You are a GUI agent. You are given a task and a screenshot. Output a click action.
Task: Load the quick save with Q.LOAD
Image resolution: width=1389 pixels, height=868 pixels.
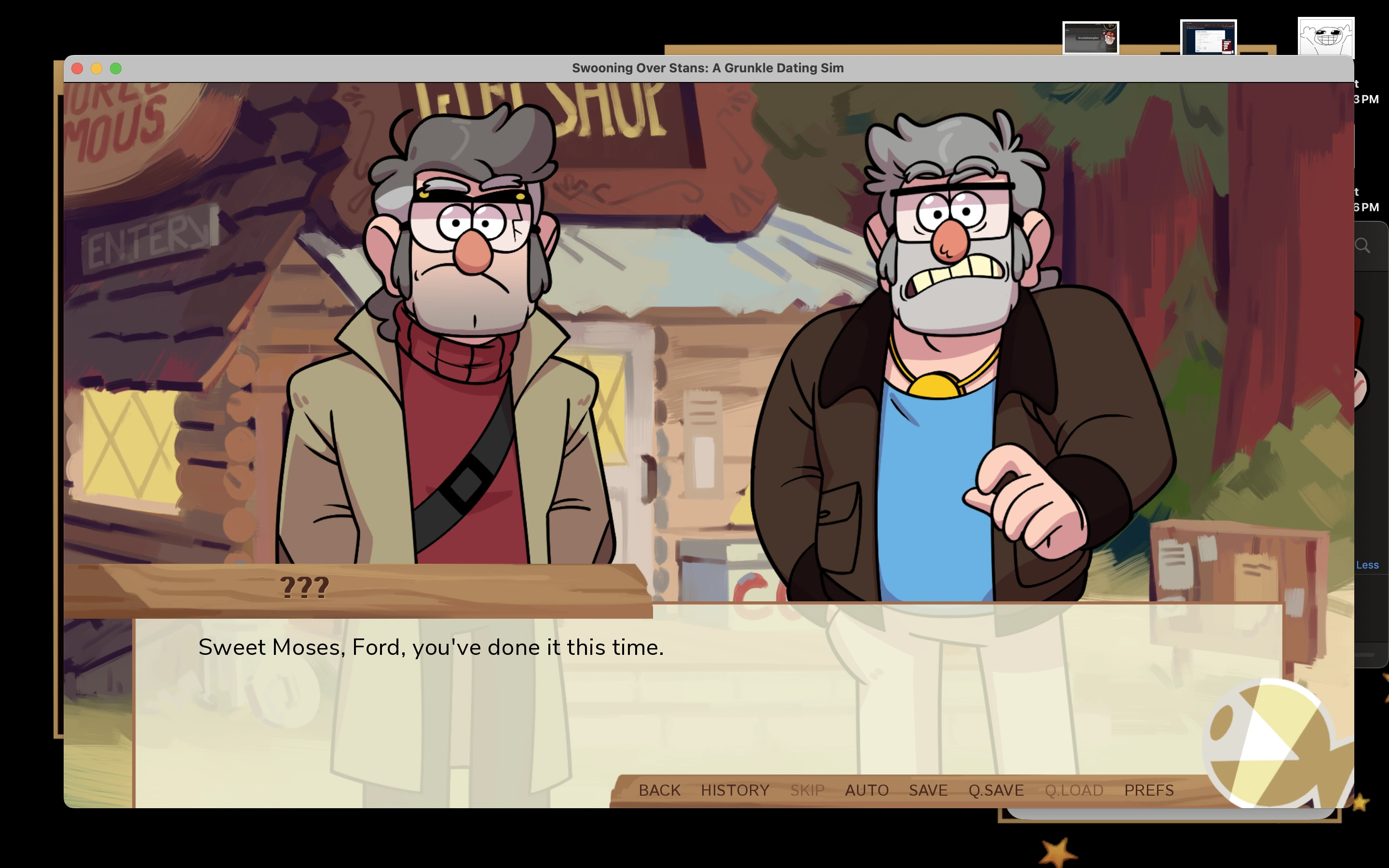pyautogui.click(x=1074, y=790)
